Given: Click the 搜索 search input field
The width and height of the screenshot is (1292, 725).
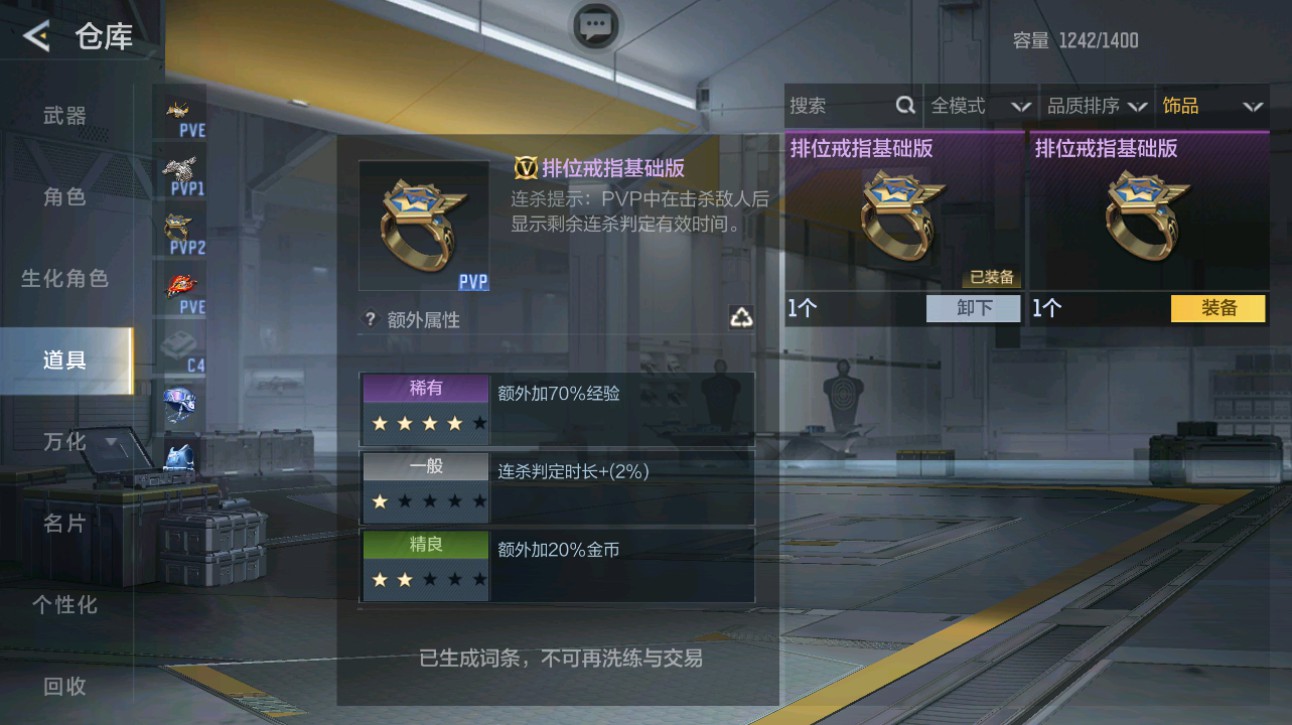Looking at the screenshot, I should [840, 105].
